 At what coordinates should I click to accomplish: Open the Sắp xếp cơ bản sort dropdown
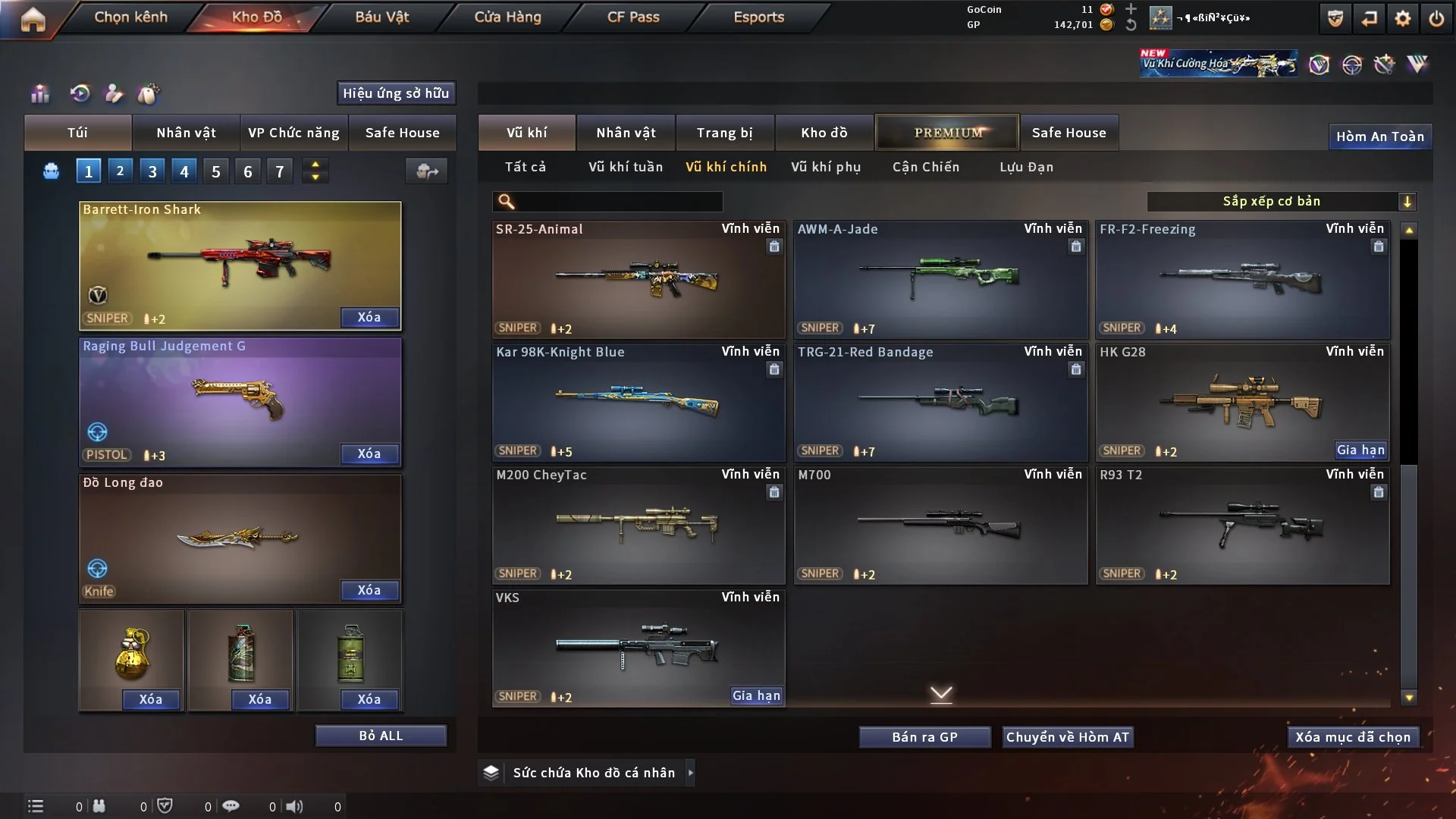click(x=1281, y=202)
